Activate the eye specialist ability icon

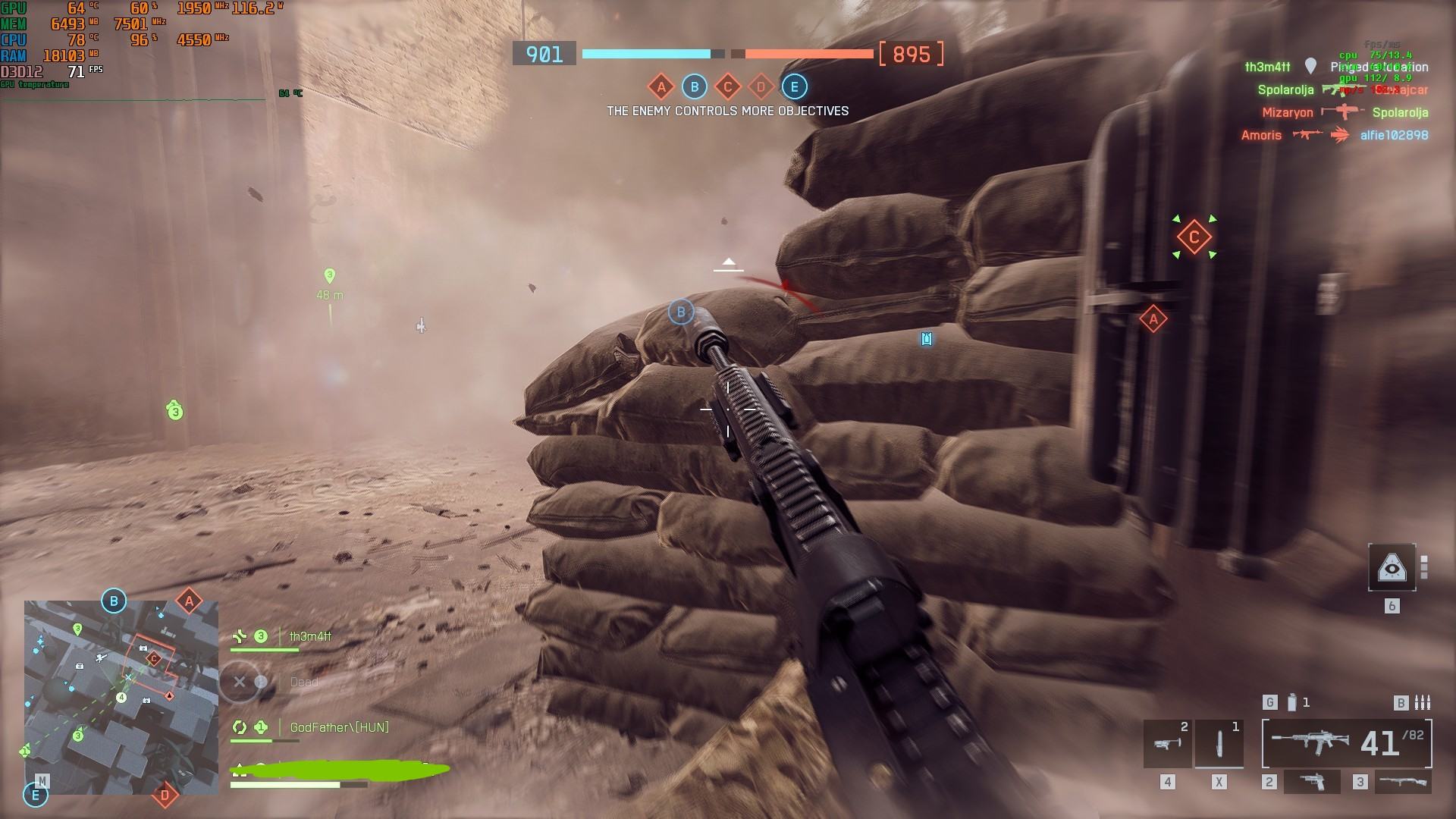click(x=1392, y=567)
